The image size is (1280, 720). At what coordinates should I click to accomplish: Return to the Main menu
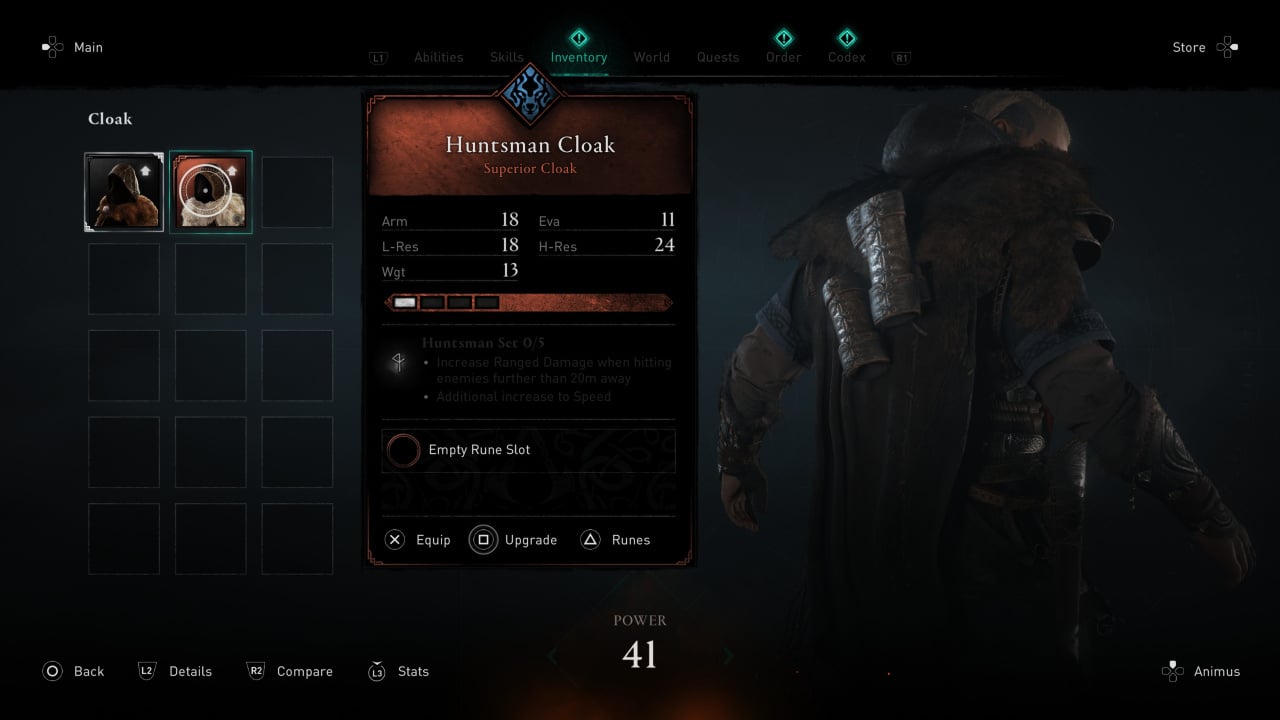click(x=74, y=47)
